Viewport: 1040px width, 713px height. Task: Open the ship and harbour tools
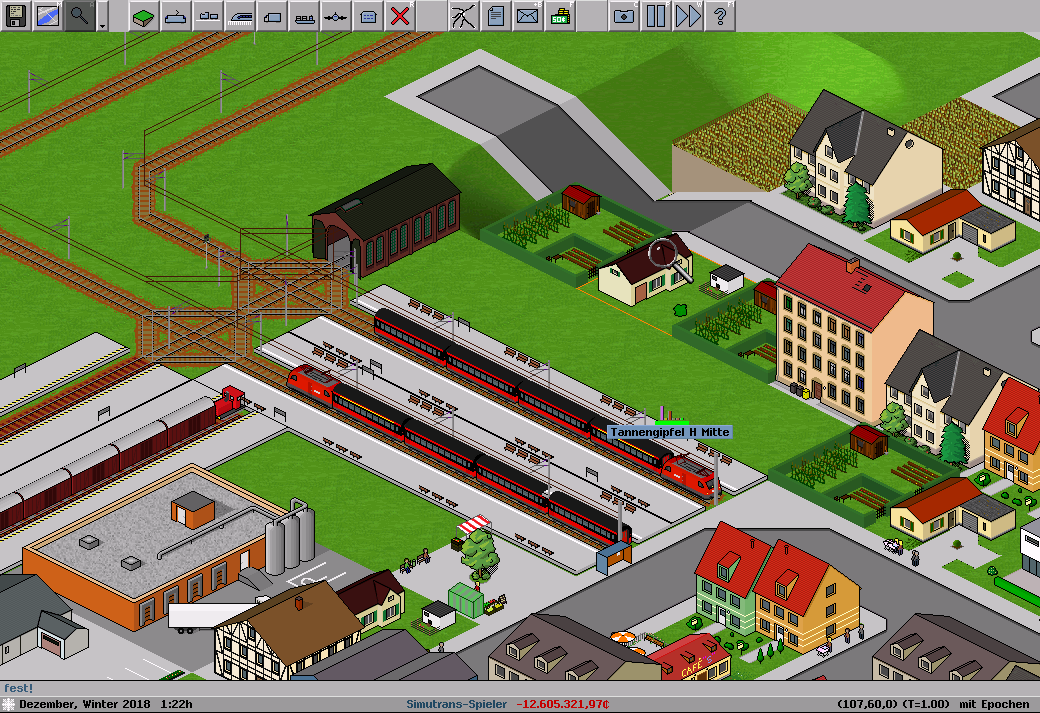click(304, 16)
